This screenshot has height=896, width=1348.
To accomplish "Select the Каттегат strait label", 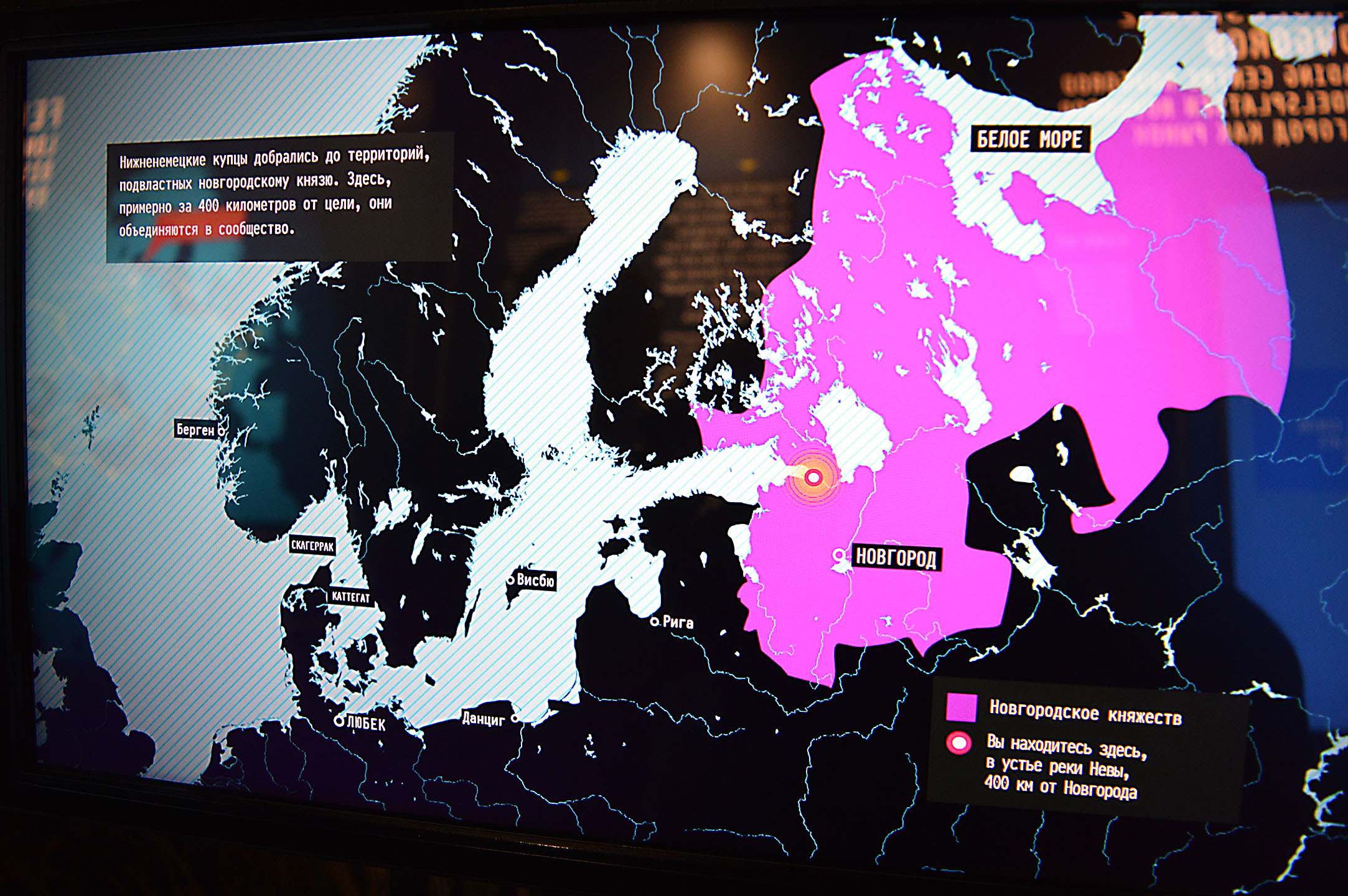I will (350, 597).
